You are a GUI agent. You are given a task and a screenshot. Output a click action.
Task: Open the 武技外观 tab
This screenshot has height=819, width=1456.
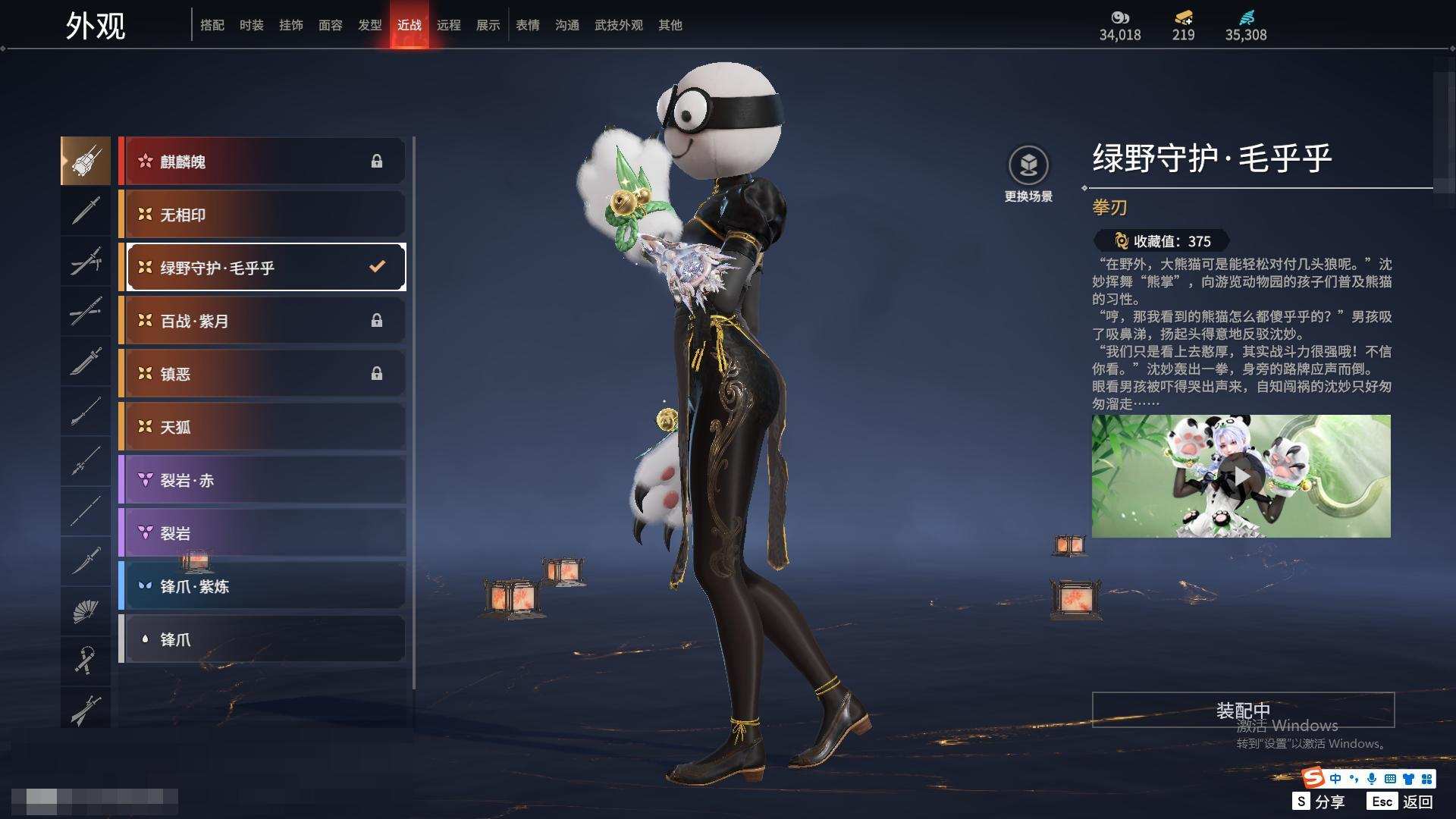click(x=618, y=25)
